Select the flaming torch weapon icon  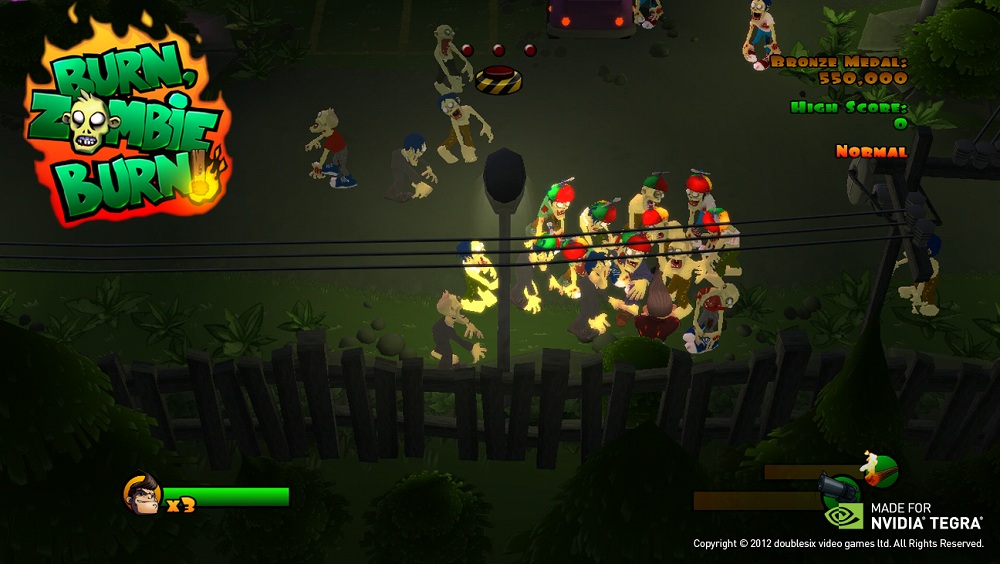[879, 469]
